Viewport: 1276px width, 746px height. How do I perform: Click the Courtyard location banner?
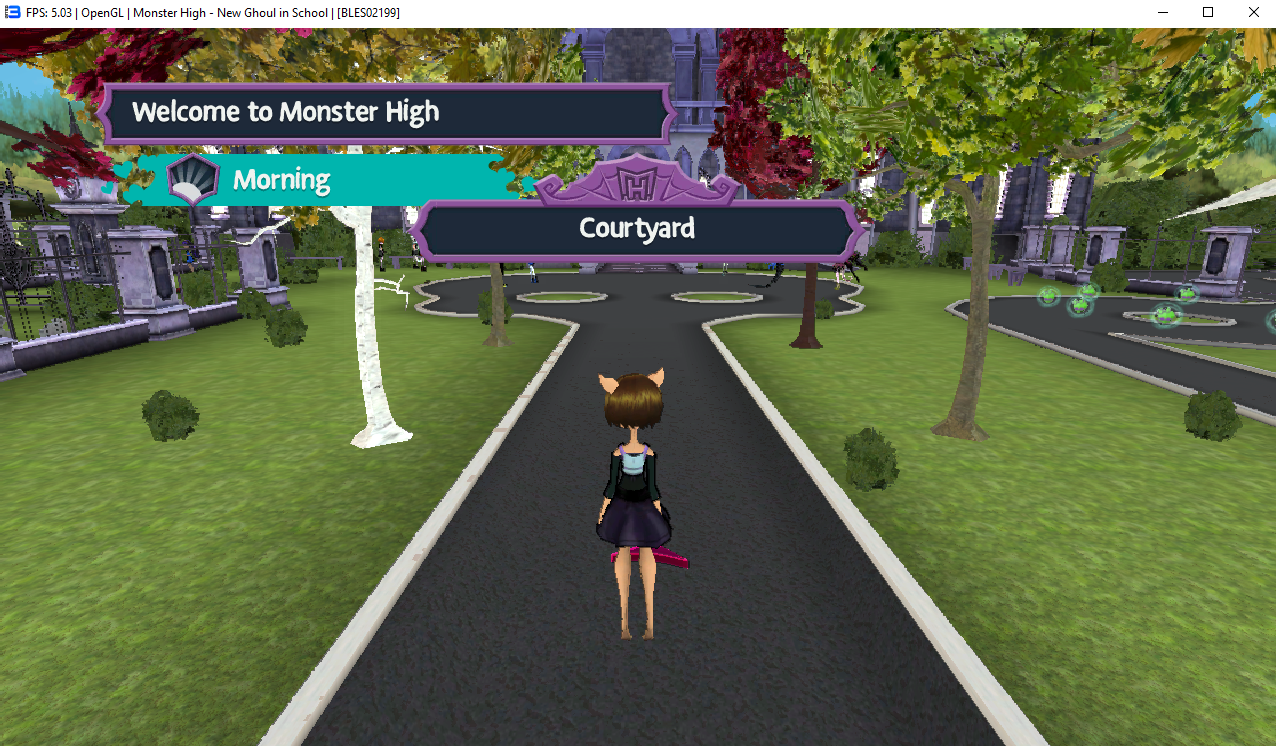[x=637, y=229]
